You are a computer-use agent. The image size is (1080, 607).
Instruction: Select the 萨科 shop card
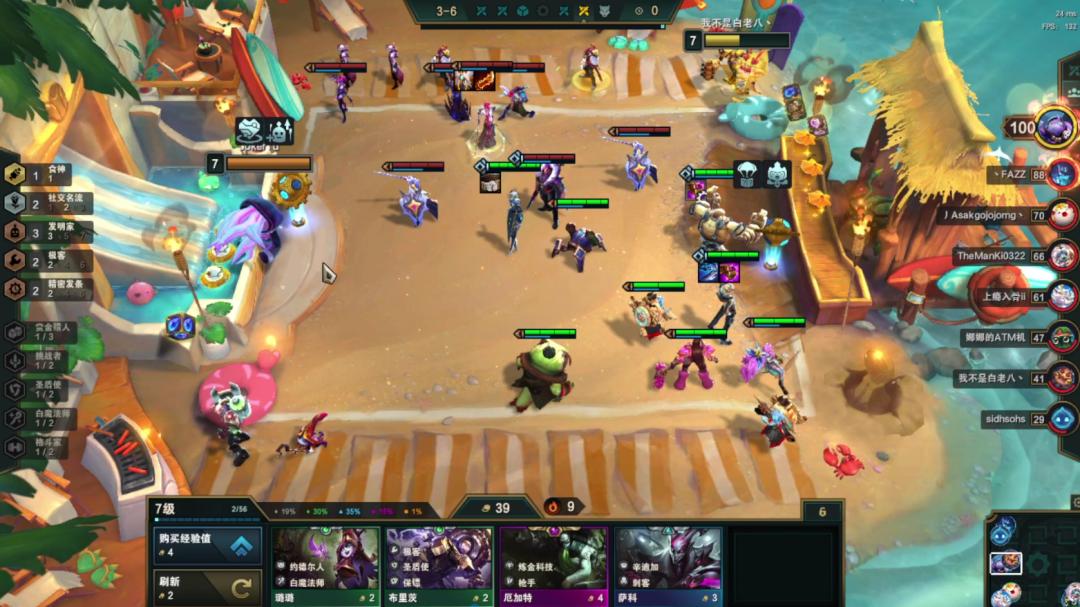click(667, 566)
